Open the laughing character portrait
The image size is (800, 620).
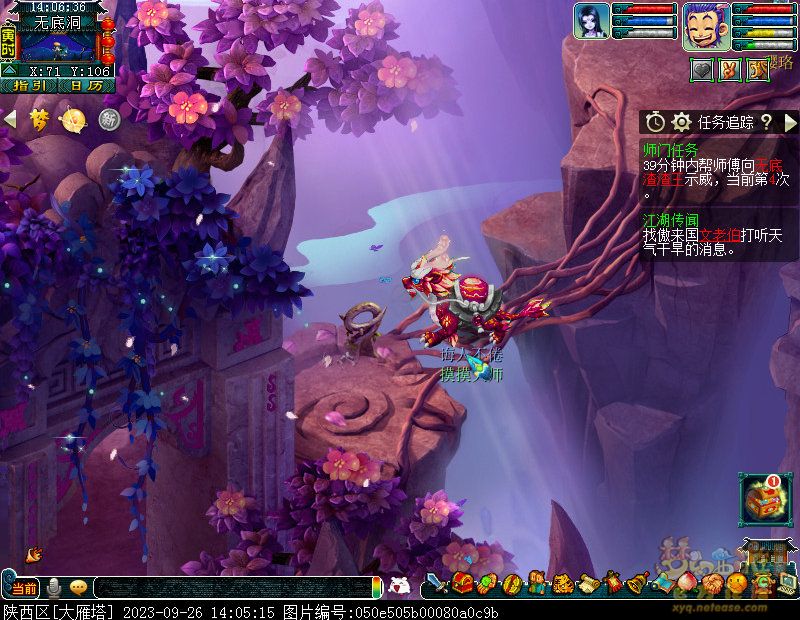point(707,25)
